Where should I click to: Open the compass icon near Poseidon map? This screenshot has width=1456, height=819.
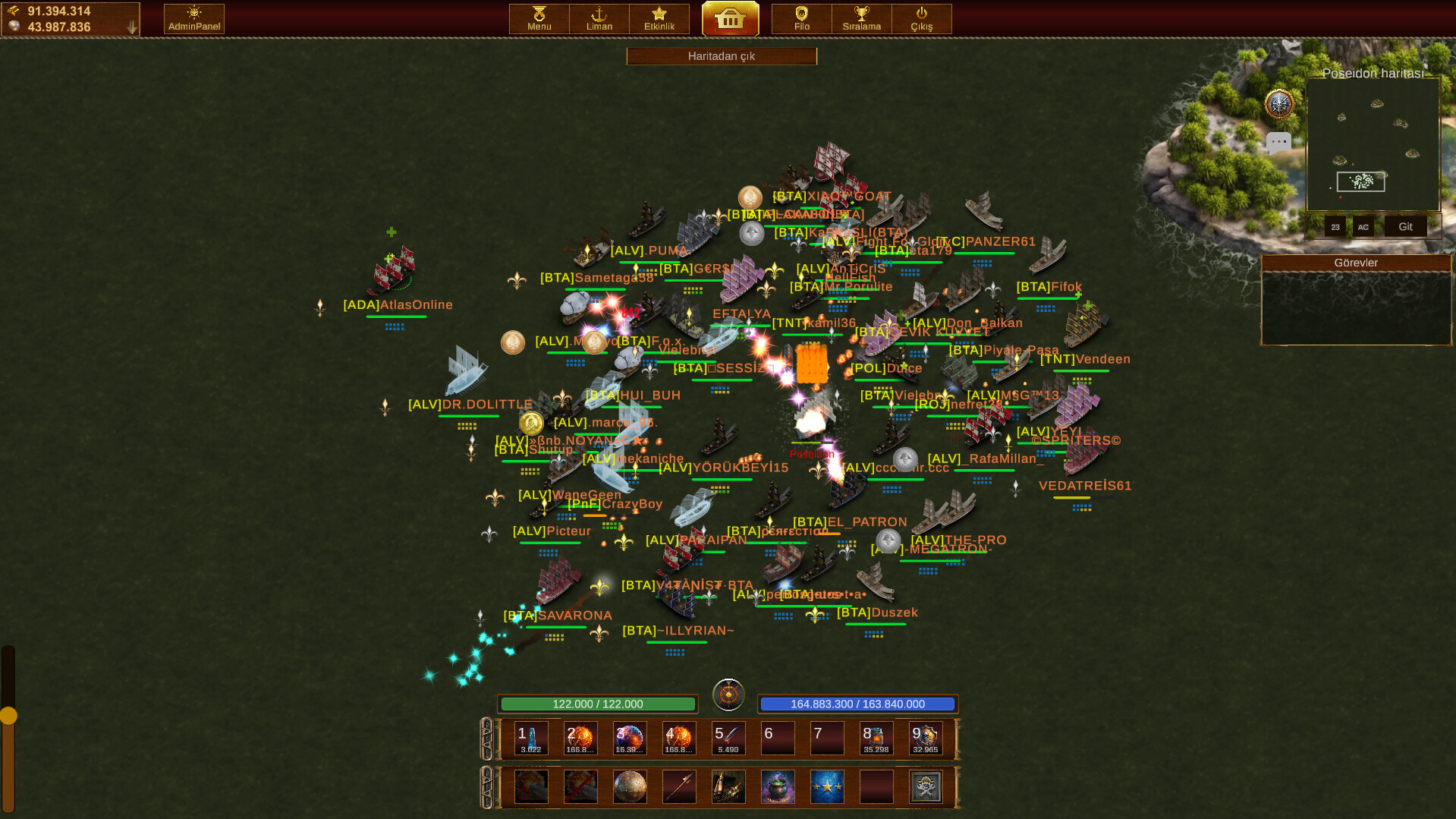pos(1278,104)
